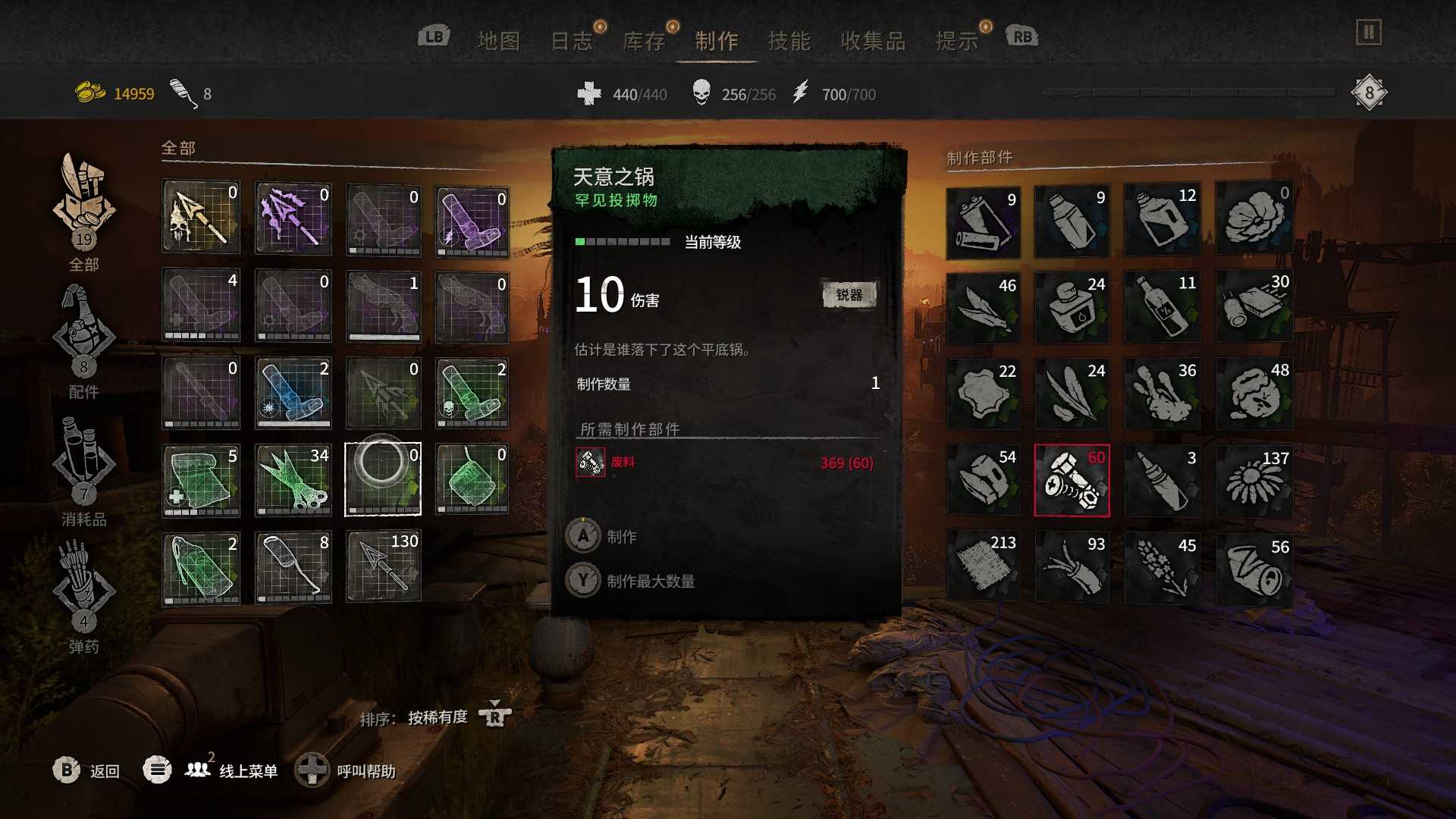Image resolution: width=1456 pixels, height=819 pixels.
Task: Click the pause icon in top corner
Action: 1369,33
